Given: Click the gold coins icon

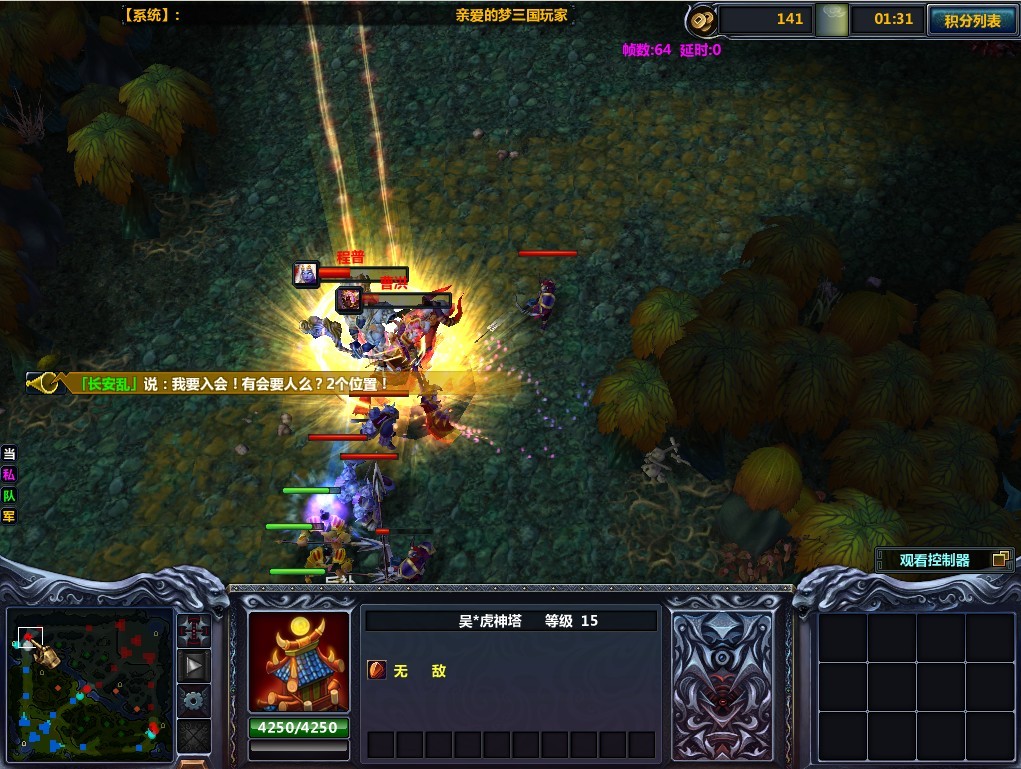Looking at the screenshot, I should 701,20.
